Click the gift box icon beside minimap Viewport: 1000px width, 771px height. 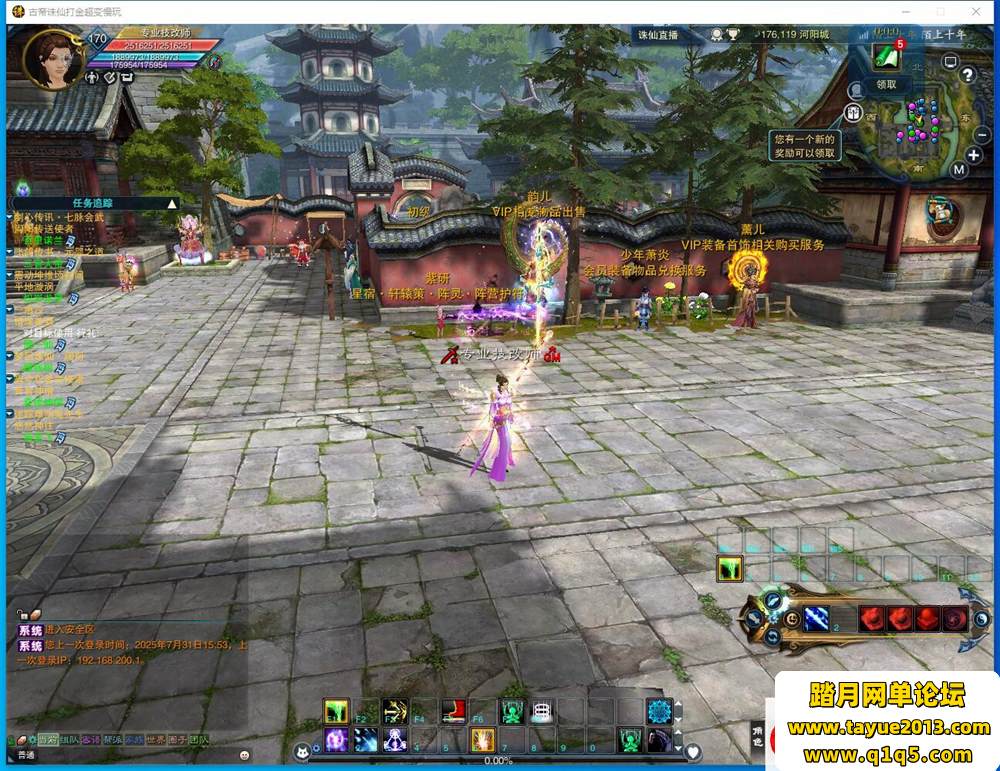point(855,114)
